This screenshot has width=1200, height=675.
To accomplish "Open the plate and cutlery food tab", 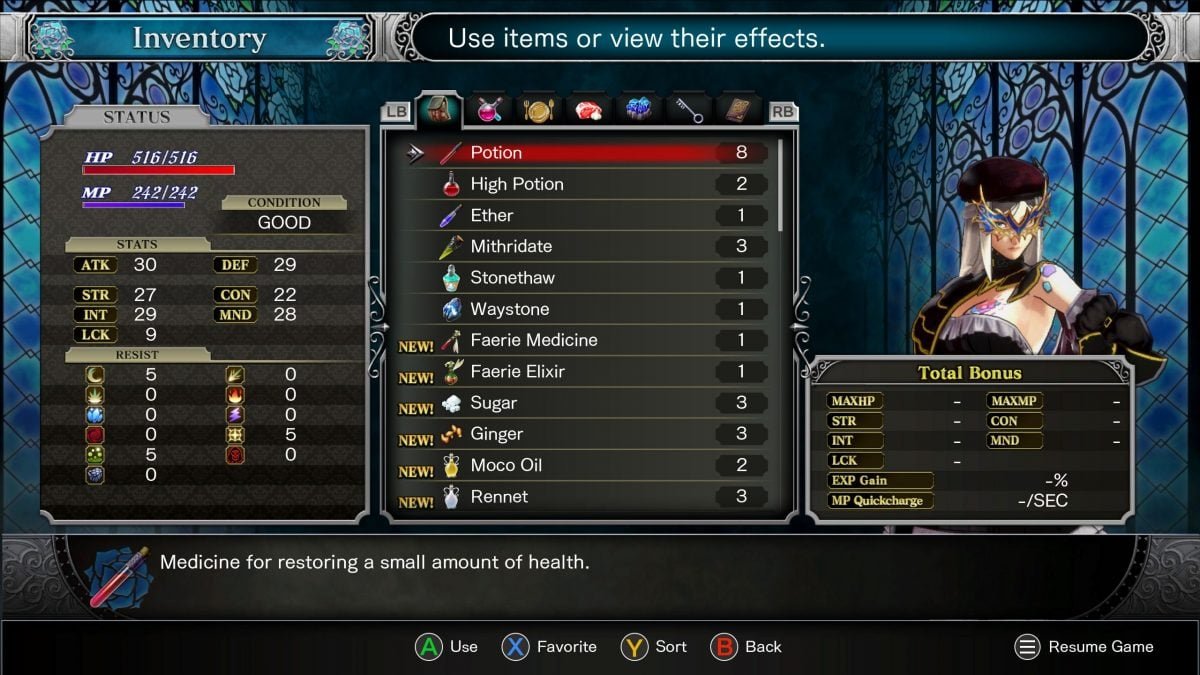I will 538,110.
